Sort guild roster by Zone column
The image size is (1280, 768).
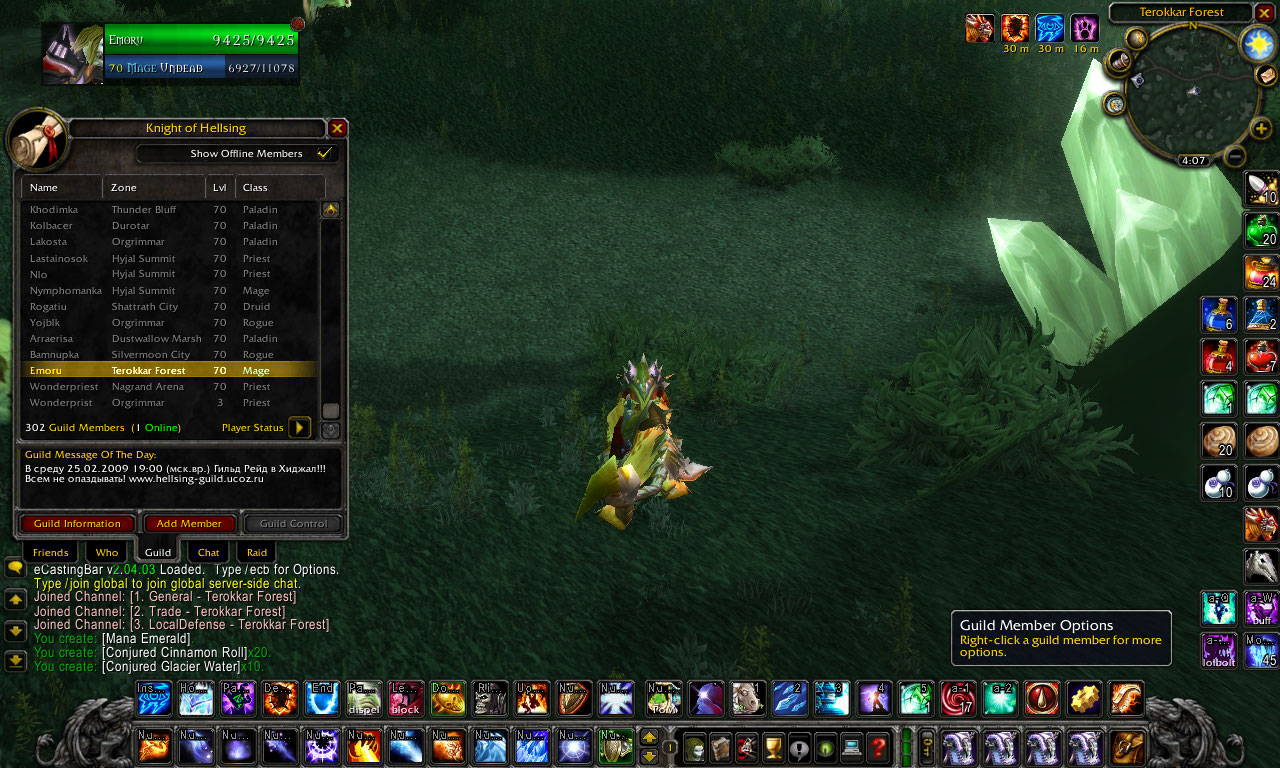click(x=154, y=187)
